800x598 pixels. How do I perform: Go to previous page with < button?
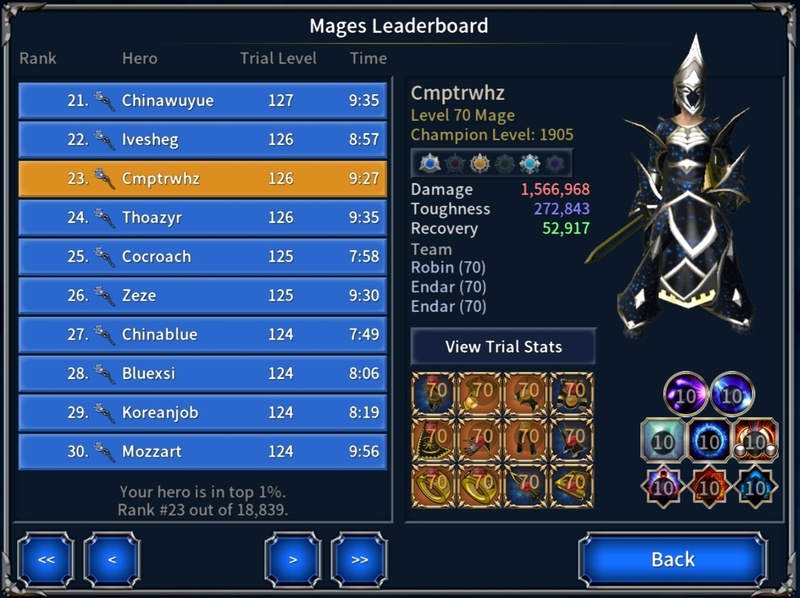coord(112,560)
